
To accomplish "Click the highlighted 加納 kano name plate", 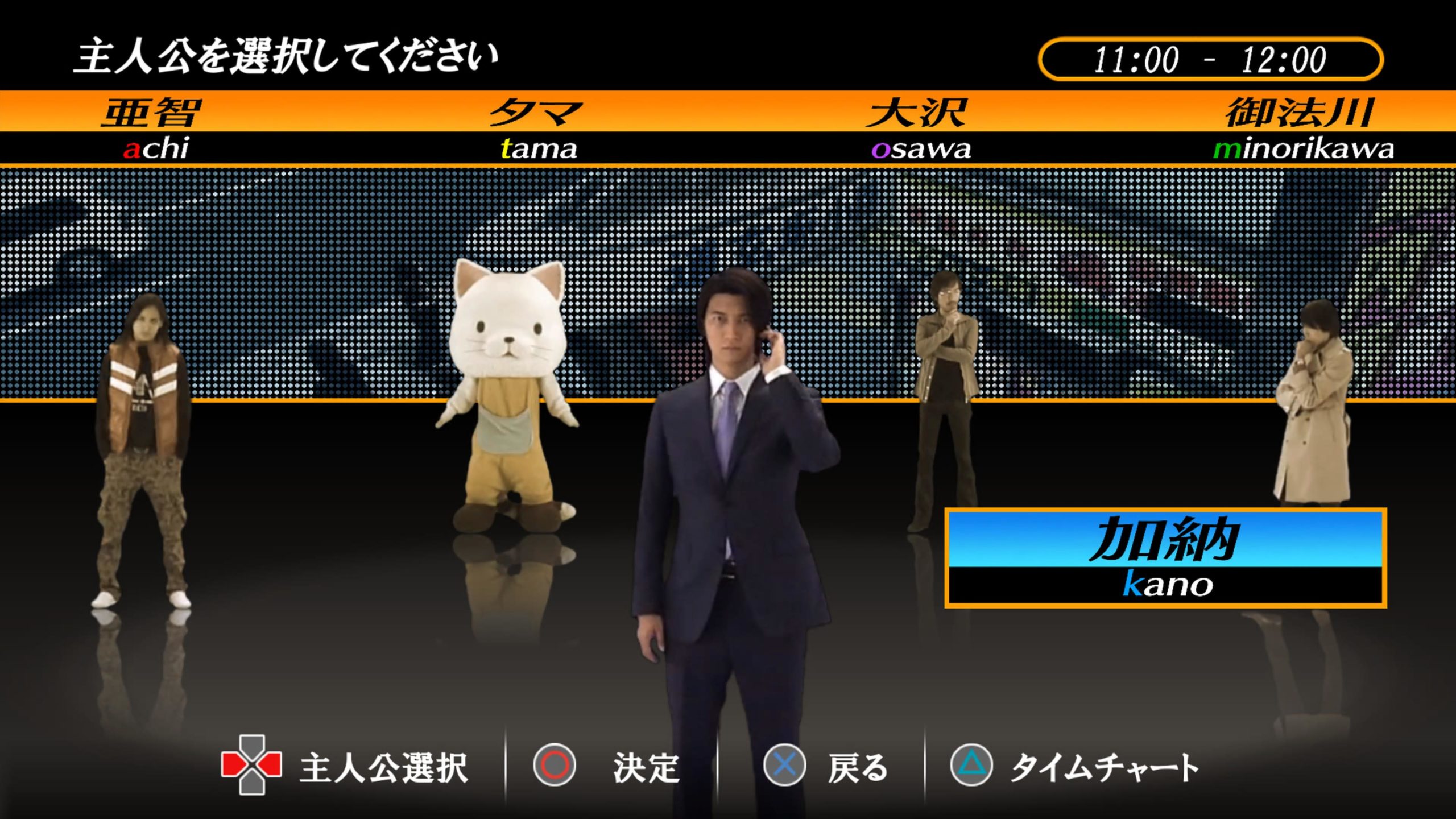I will 1165,558.
